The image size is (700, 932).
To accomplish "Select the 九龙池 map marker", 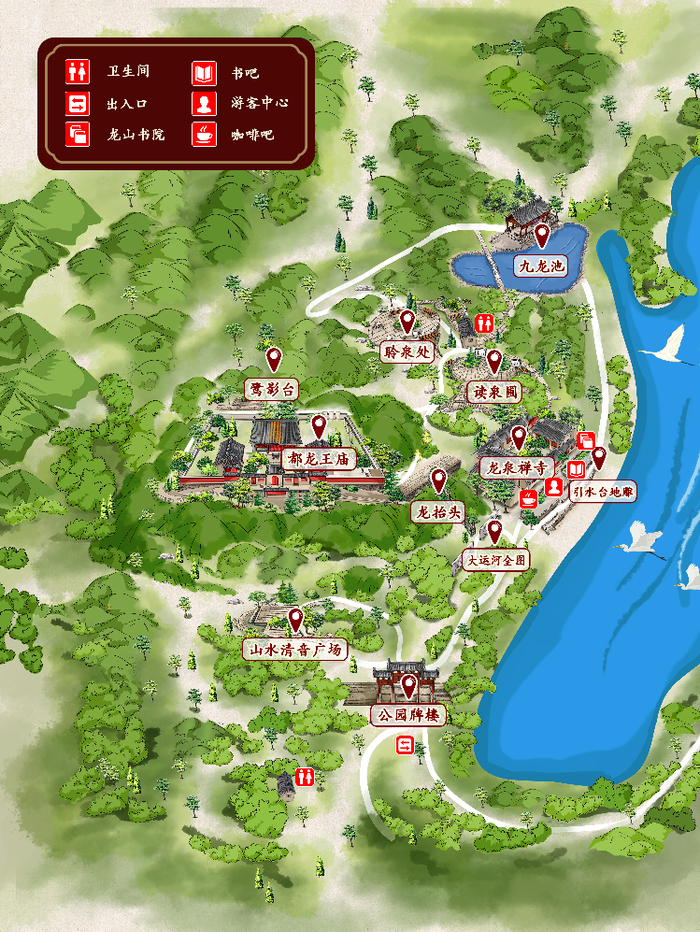I will 541,237.
